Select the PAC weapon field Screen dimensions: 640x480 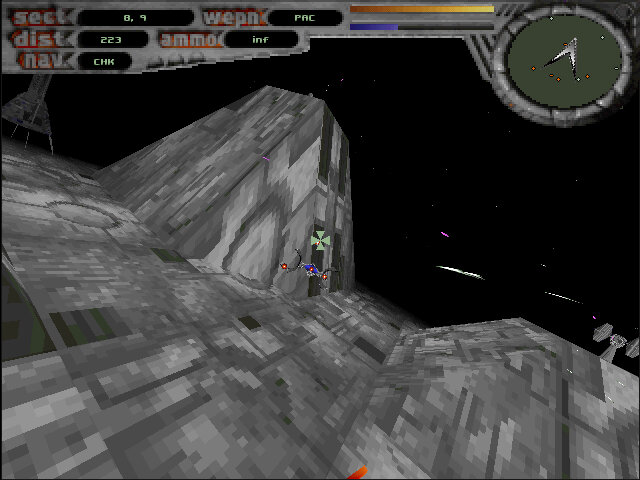click(304, 18)
